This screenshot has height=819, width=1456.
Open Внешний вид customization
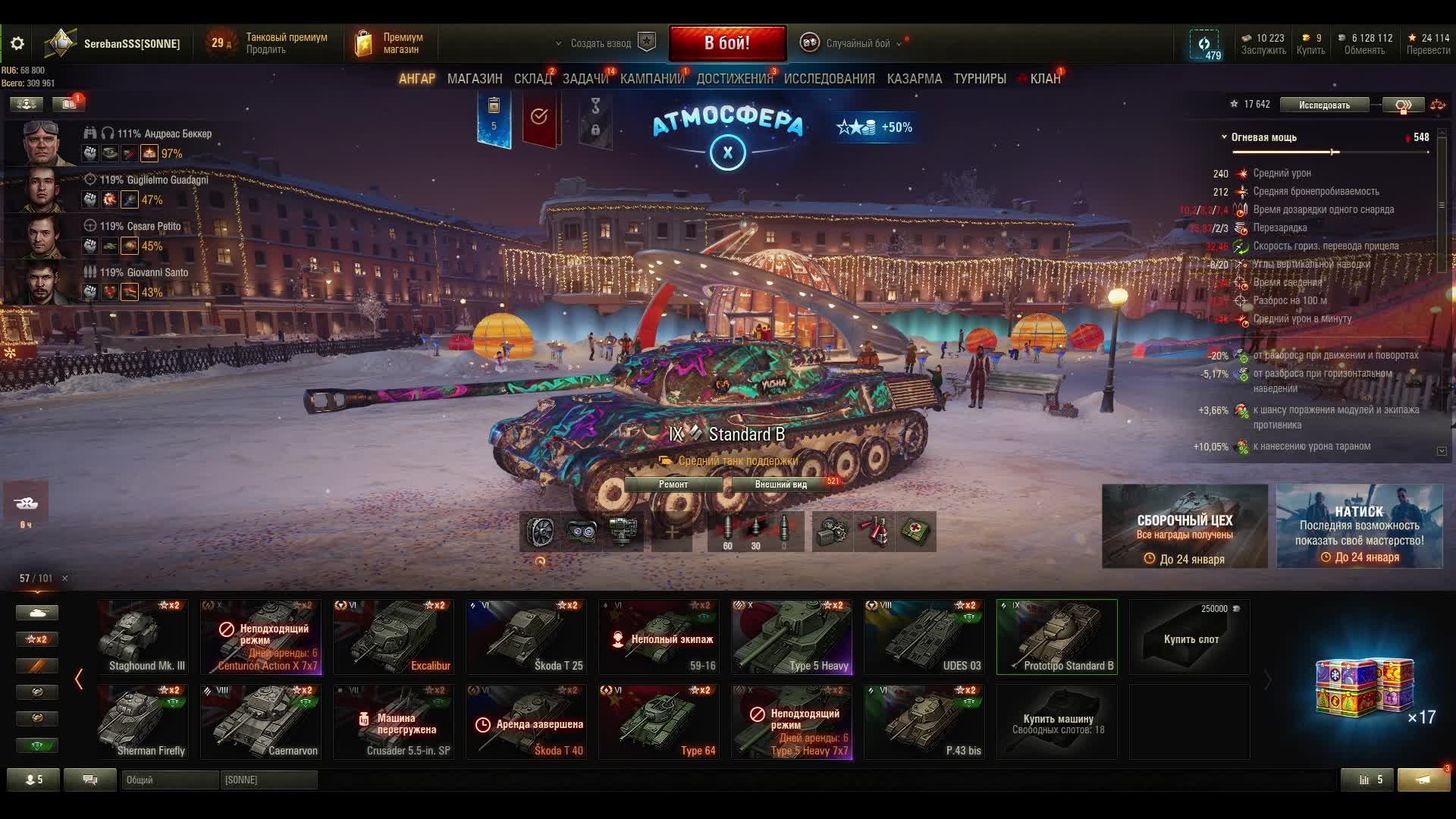(x=781, y=485)
